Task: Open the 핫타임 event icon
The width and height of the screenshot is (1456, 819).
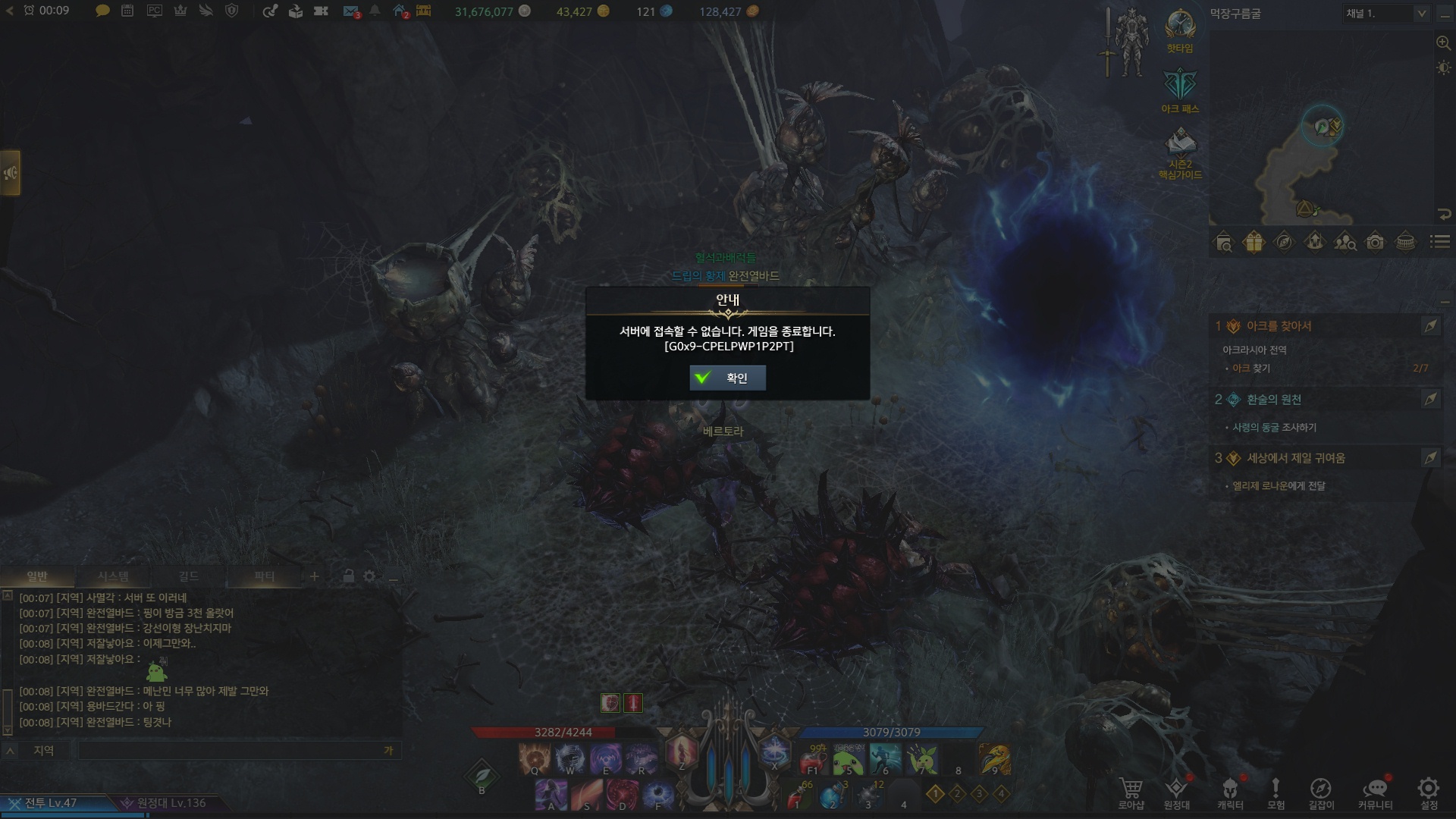Action: pyautogui.click(x=1180, y=30)
